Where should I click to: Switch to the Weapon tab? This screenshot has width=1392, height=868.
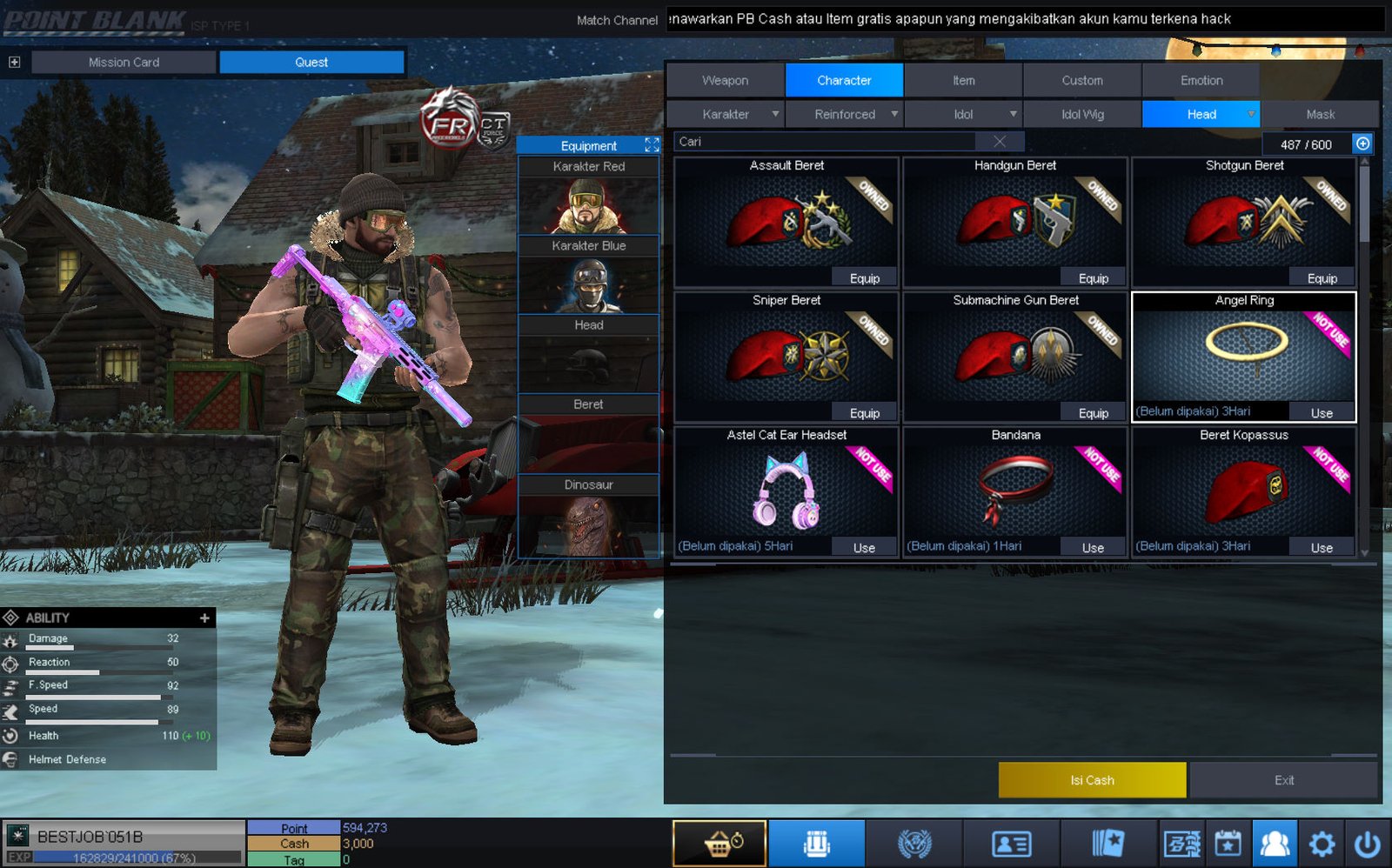(725, 80)
